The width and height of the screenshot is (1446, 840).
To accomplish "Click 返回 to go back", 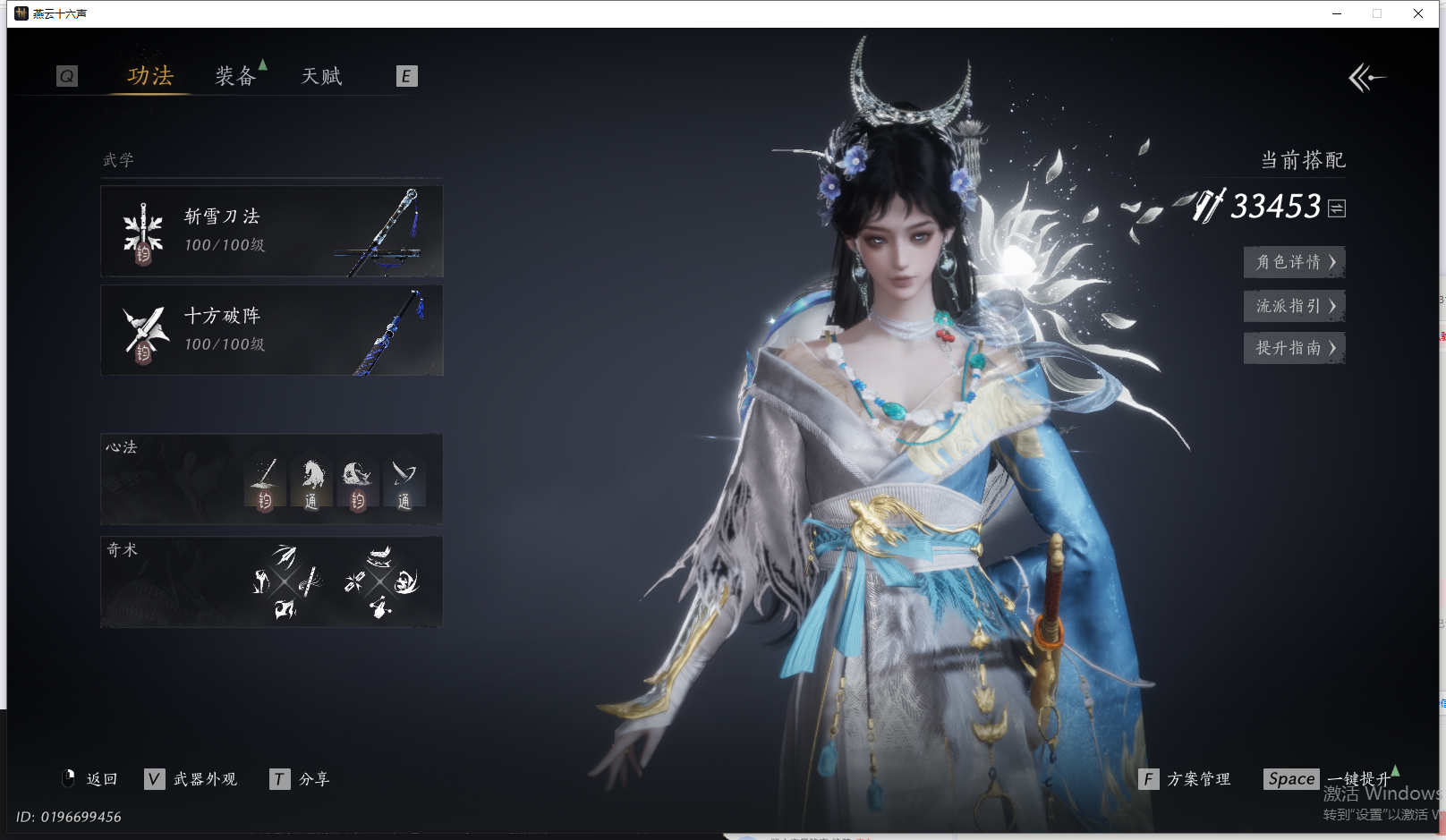I will (90, 779).
